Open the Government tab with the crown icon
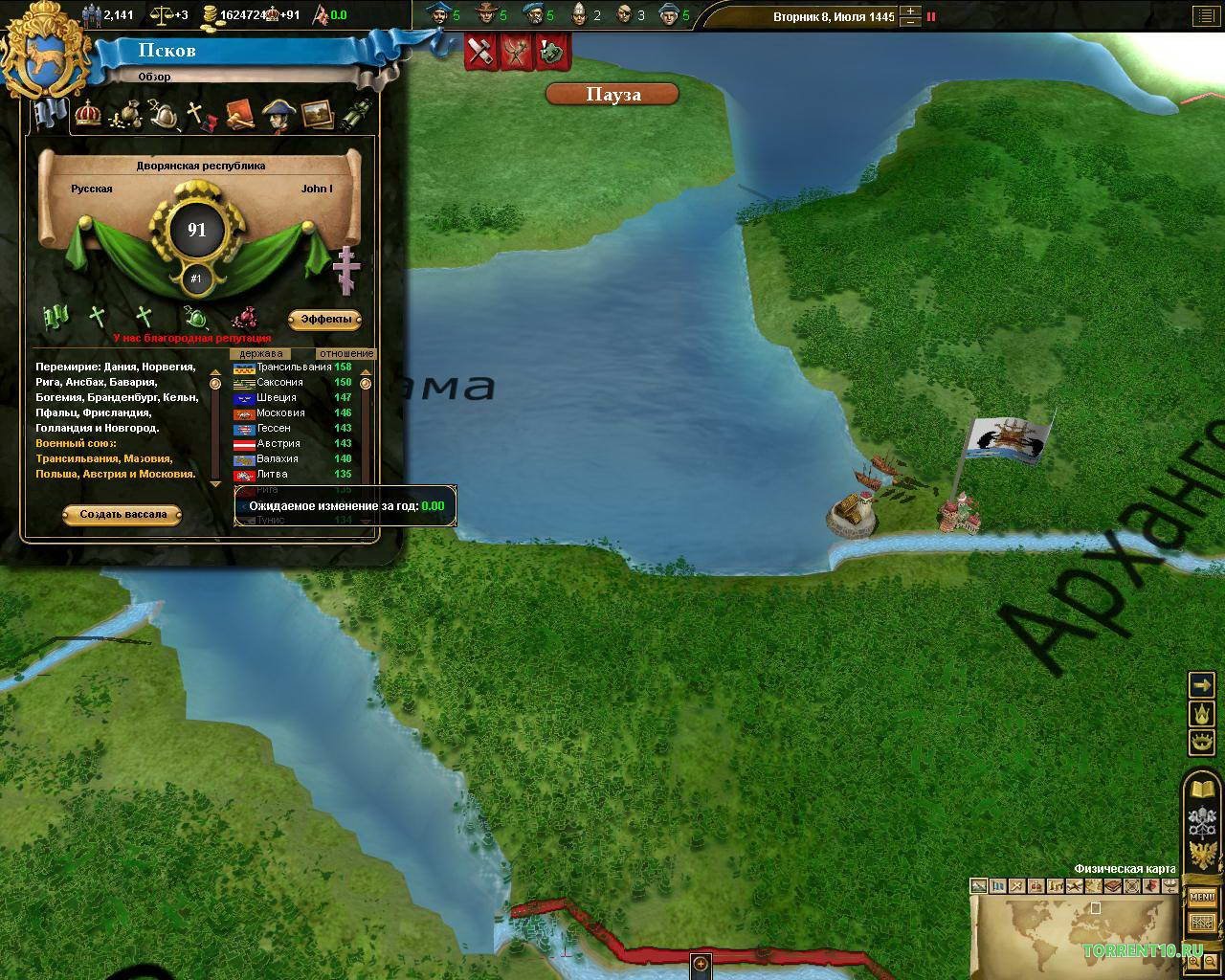 (88, 115)
